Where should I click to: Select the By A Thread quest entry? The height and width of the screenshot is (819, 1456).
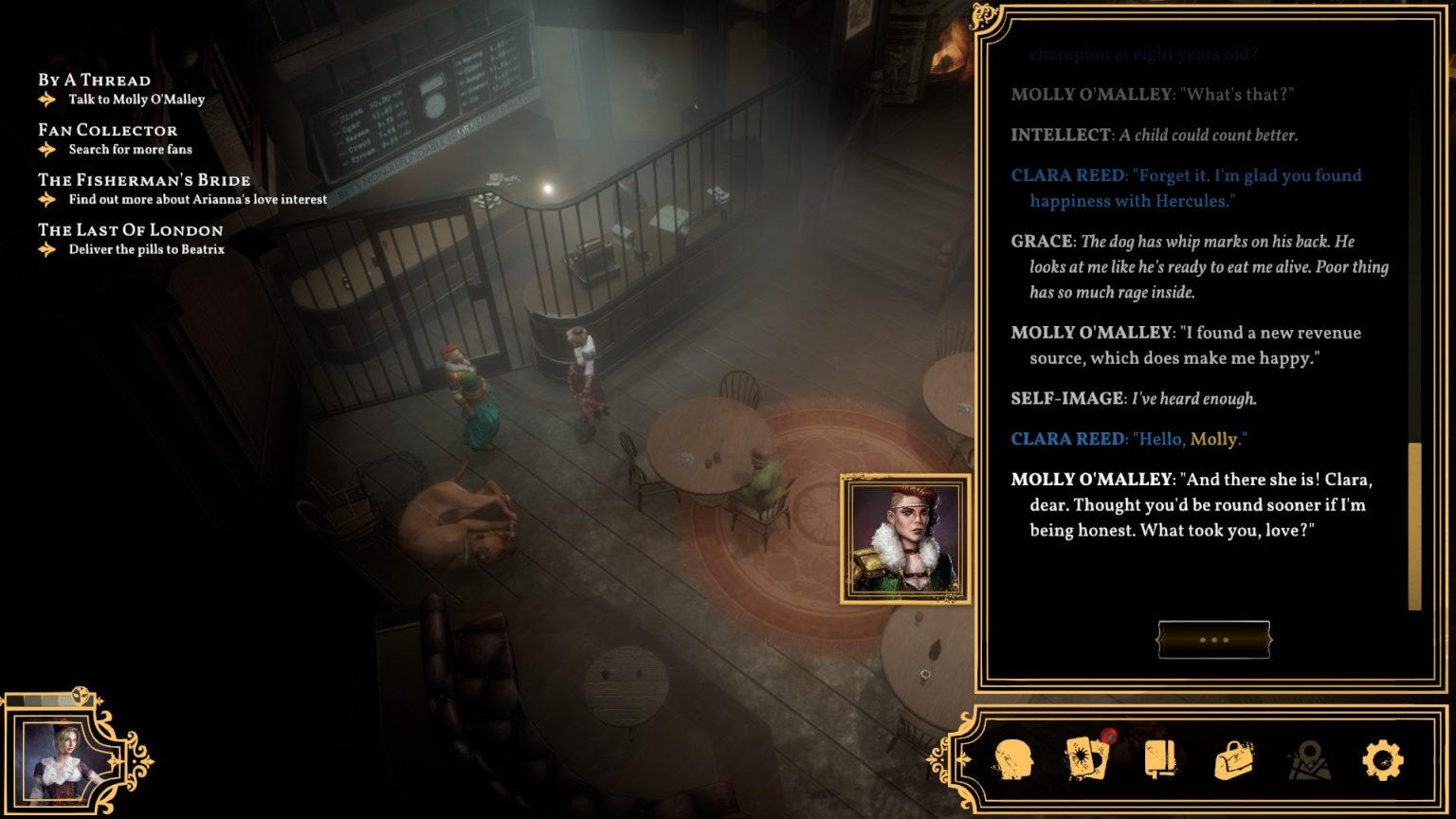pyautogui.click(x=94, y=81)
